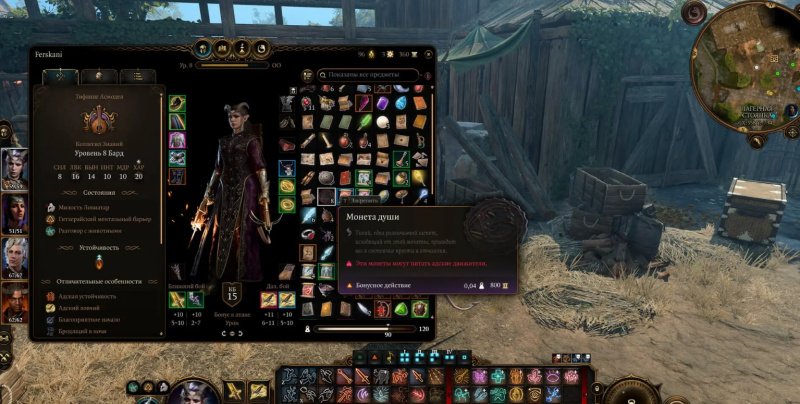The width and height of the screenshot is (800, 404).
Task: Click the inventory search field
Action: [370, 74]
